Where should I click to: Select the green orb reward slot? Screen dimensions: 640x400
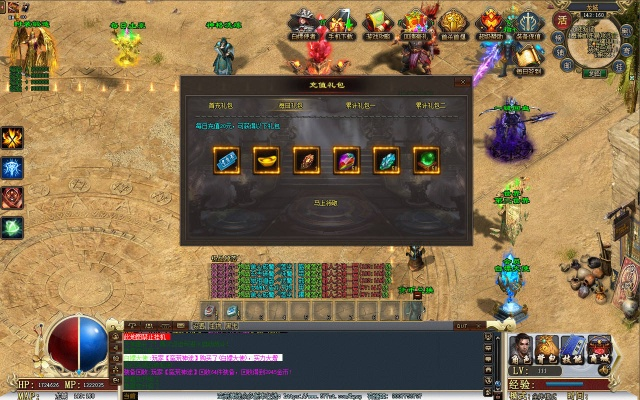pyautogui.click(x=426, y=160)
